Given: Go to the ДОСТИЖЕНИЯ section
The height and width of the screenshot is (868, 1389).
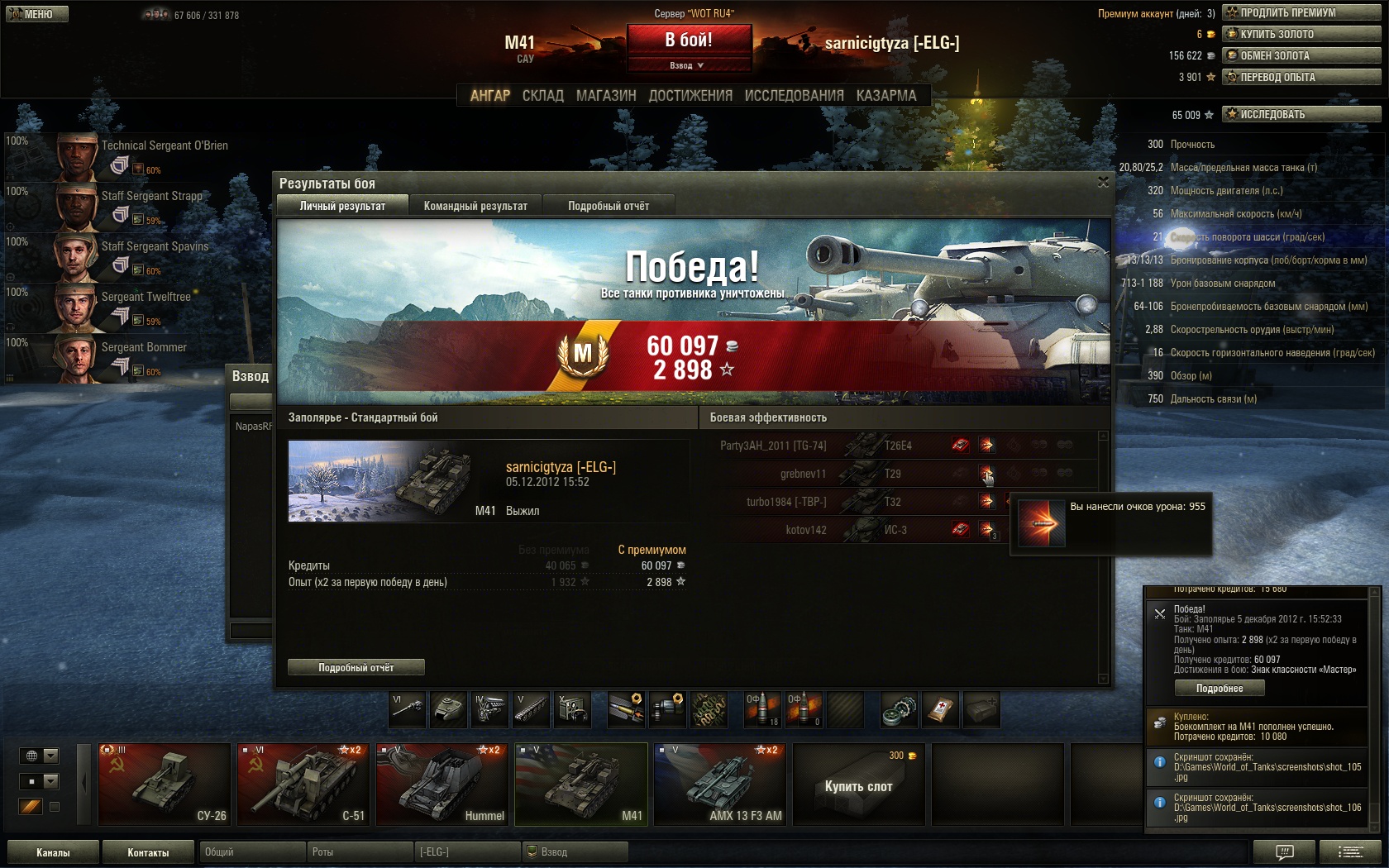Looking at the screenshot, I should (690, 96).
